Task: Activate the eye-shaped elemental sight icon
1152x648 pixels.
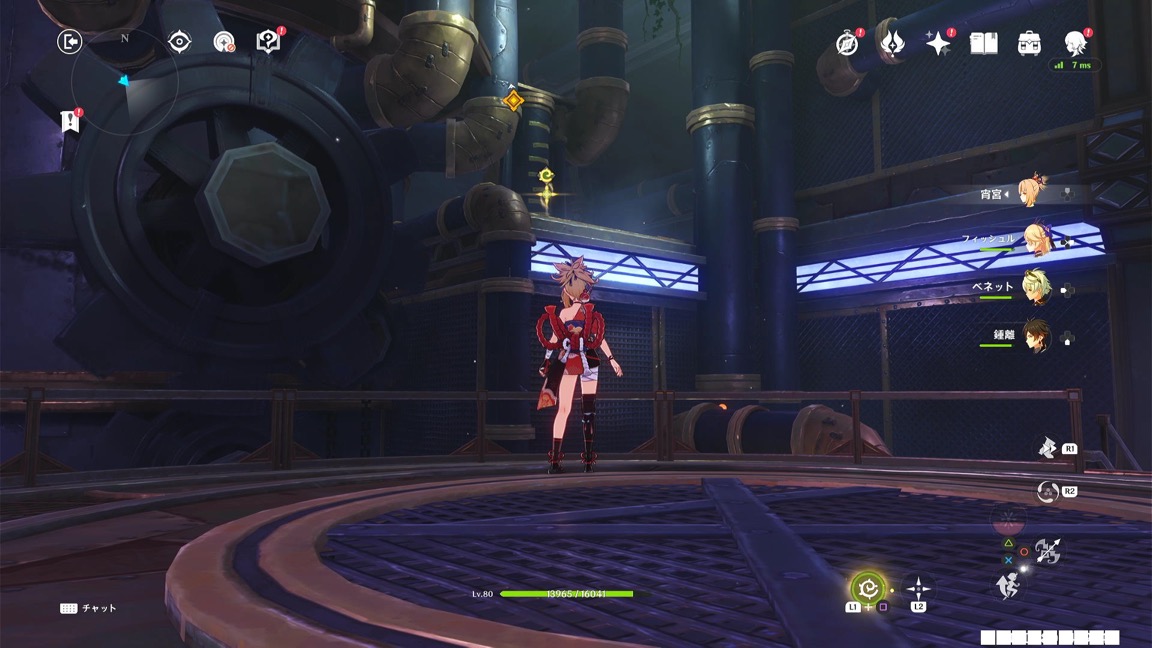Action: point(179,41)
